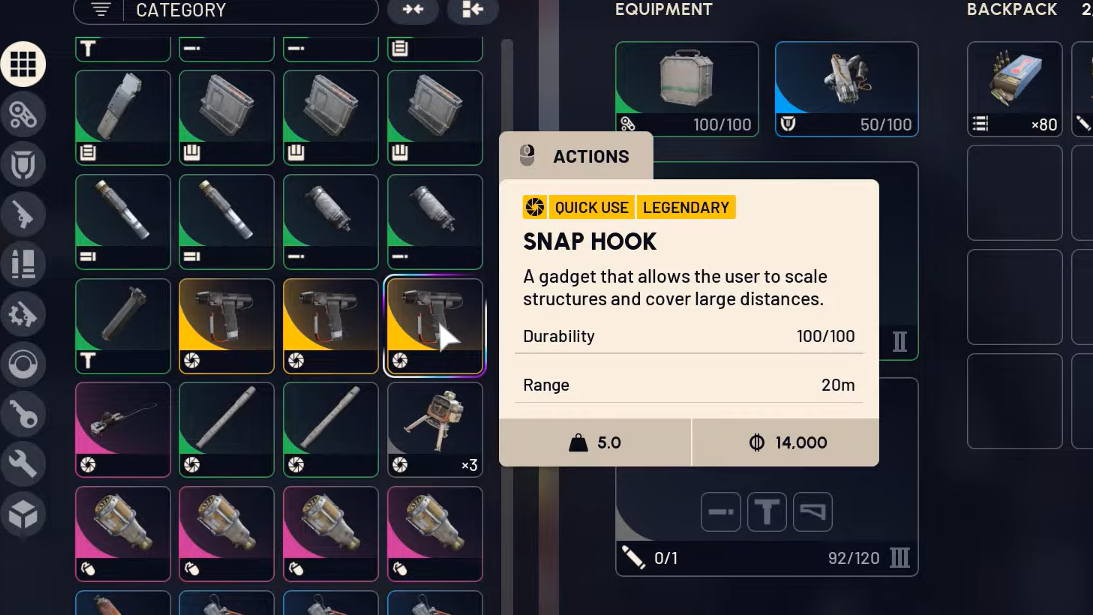Pick the tripod item with x3 stack
The image size is (1093, 615).
(435, 429)
